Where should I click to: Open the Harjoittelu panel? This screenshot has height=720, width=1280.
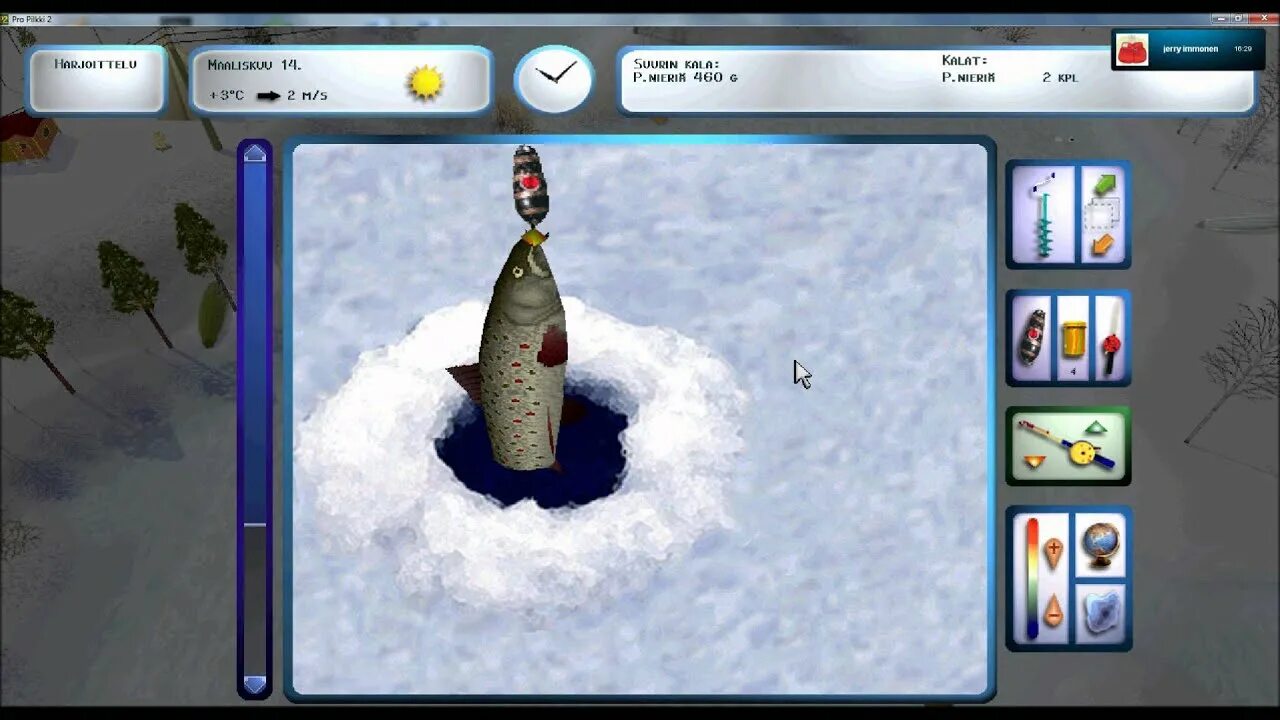point(97,79)
